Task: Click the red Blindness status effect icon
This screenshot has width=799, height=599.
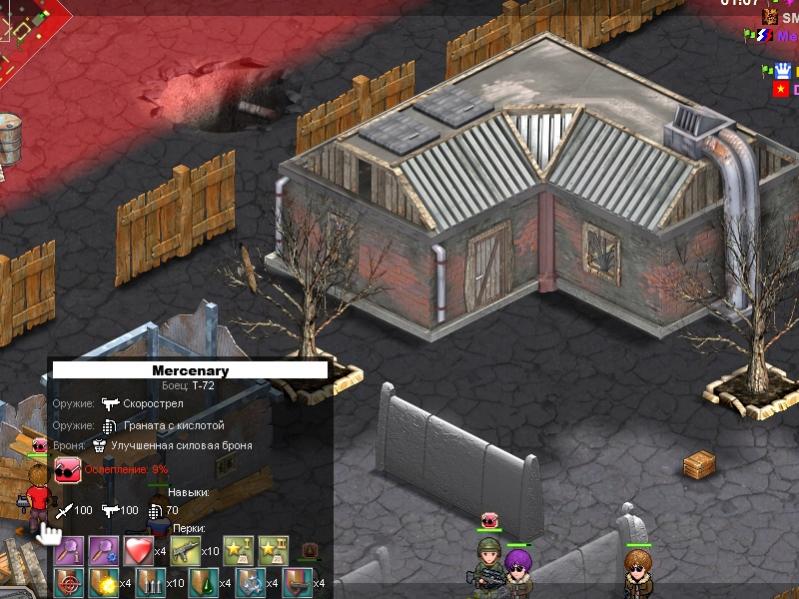Action: tap(68, 468)
